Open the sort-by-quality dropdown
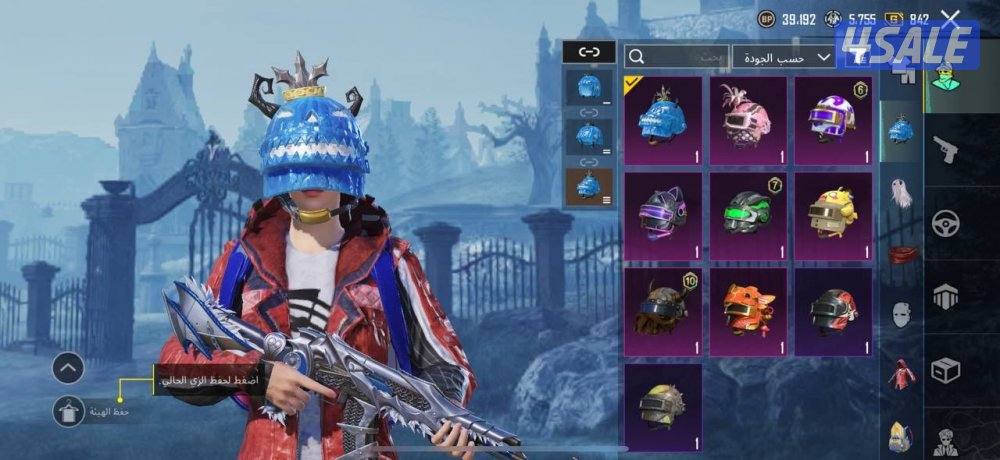 coord(783,57)
